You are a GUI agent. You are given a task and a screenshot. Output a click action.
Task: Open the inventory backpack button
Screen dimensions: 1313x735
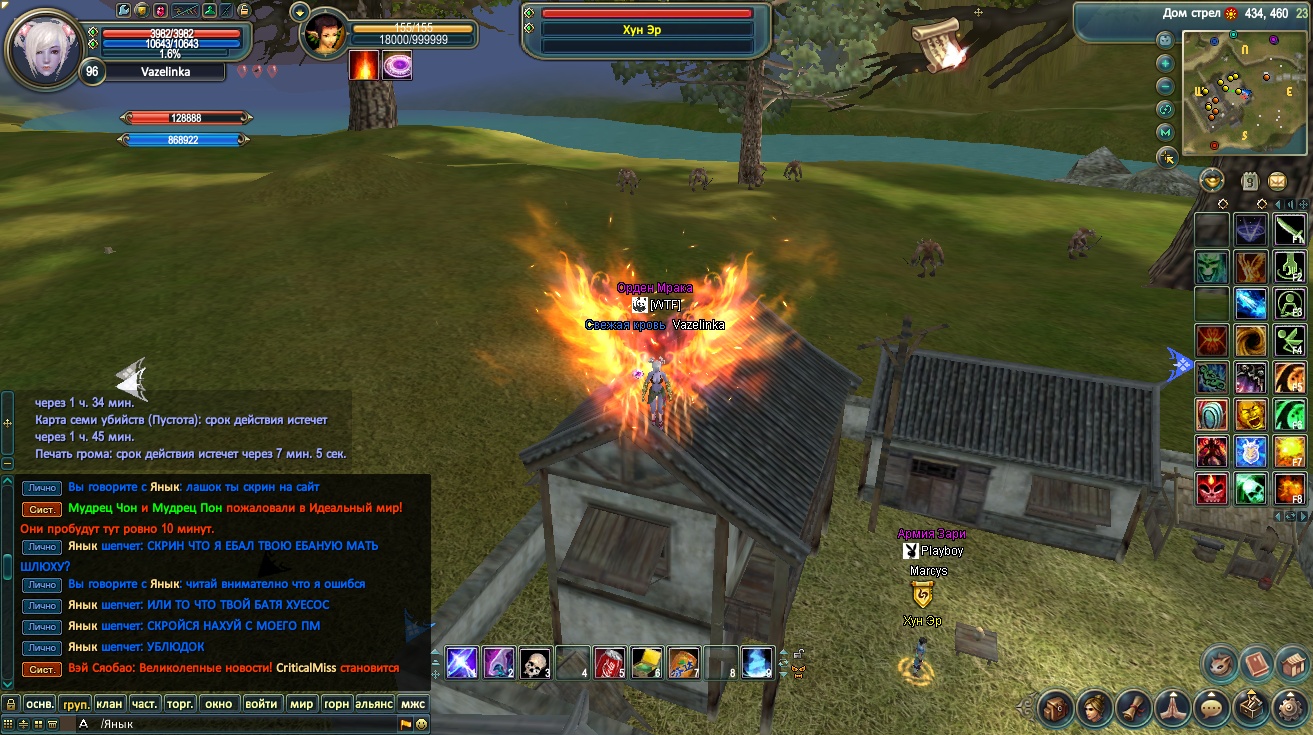[x=1055, y=709]
